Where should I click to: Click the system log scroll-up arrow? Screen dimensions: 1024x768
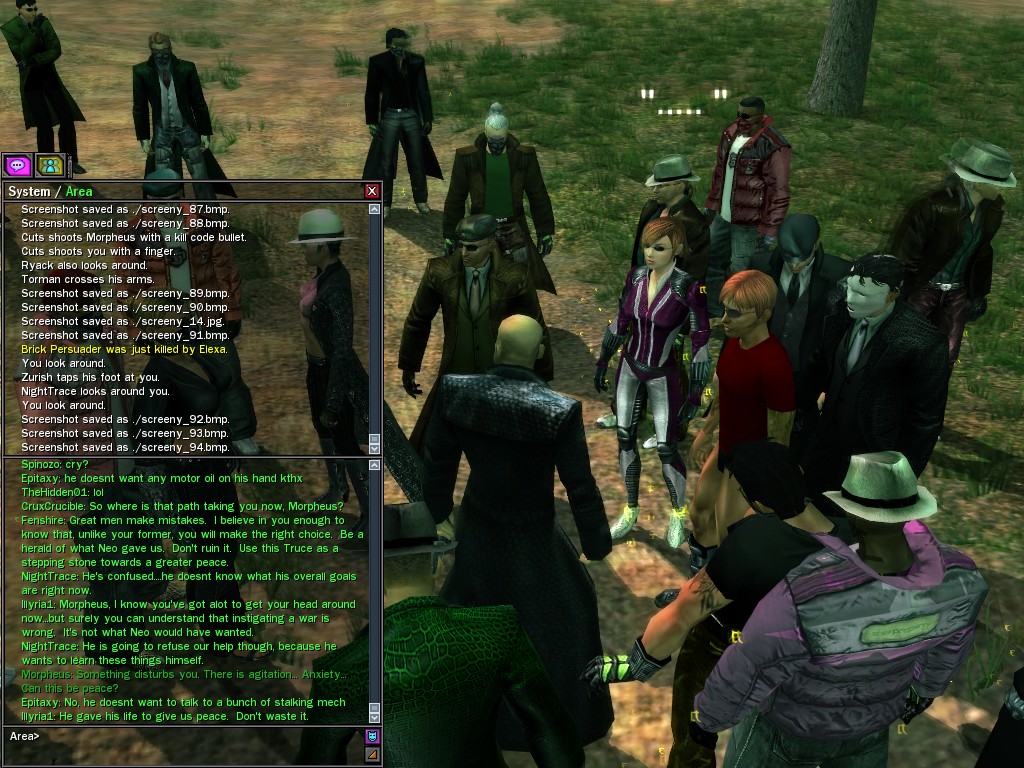375,210
